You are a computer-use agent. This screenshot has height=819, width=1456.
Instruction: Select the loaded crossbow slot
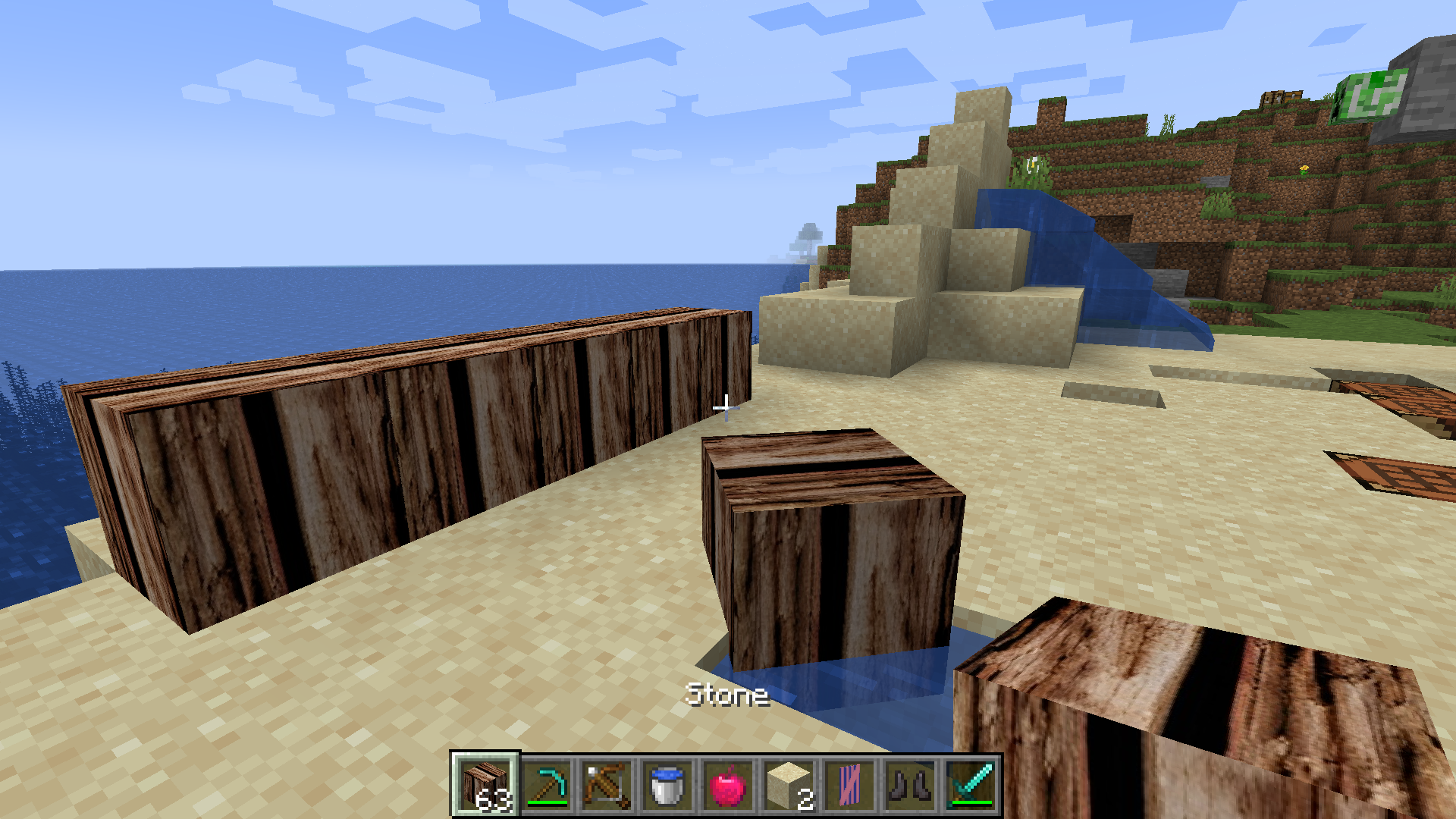pos(607,785)
